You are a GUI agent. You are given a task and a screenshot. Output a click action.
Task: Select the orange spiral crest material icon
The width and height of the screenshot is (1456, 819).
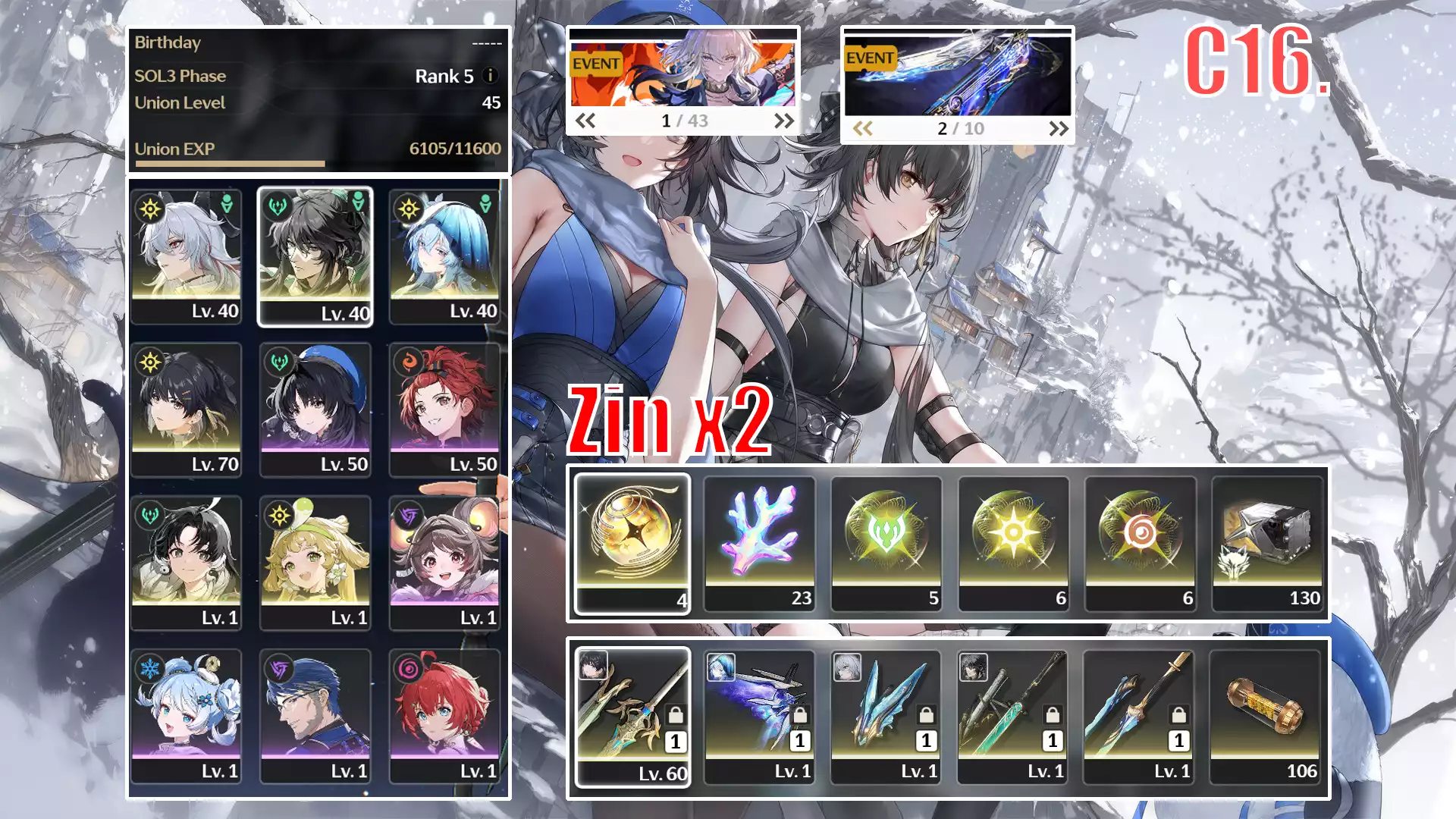pyautogui.click(x=1141, y=538)
